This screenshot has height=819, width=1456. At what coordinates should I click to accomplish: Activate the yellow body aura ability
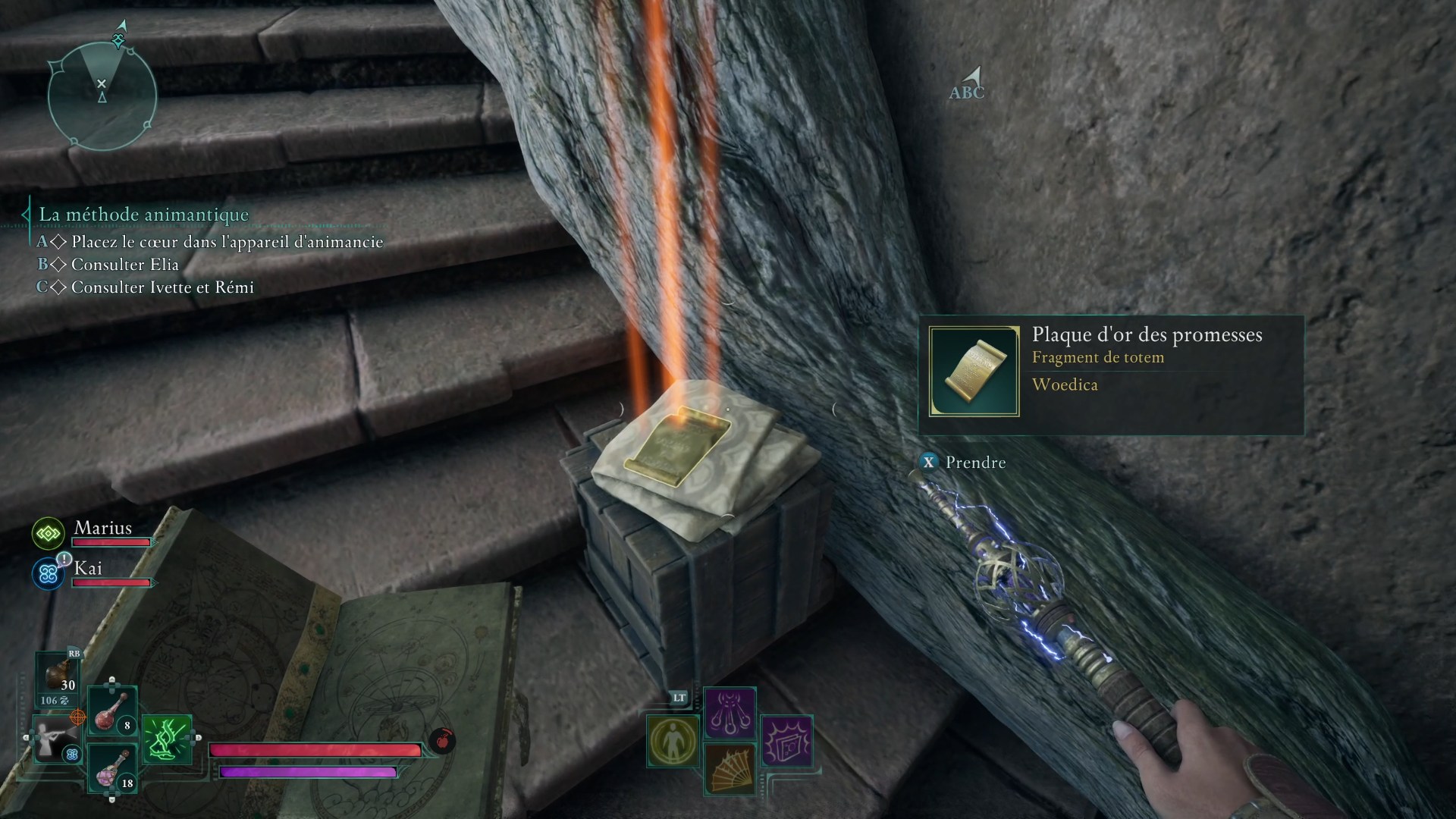[673, 741]
